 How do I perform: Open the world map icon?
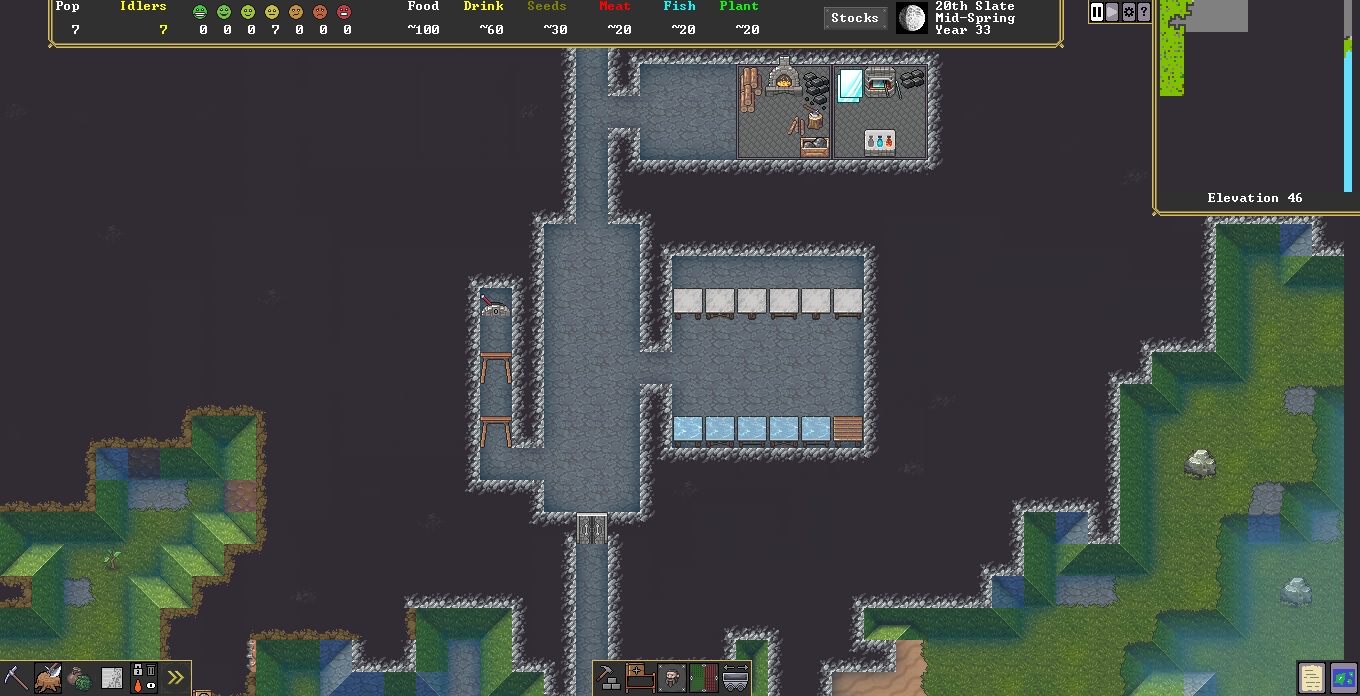[1343, 677]
